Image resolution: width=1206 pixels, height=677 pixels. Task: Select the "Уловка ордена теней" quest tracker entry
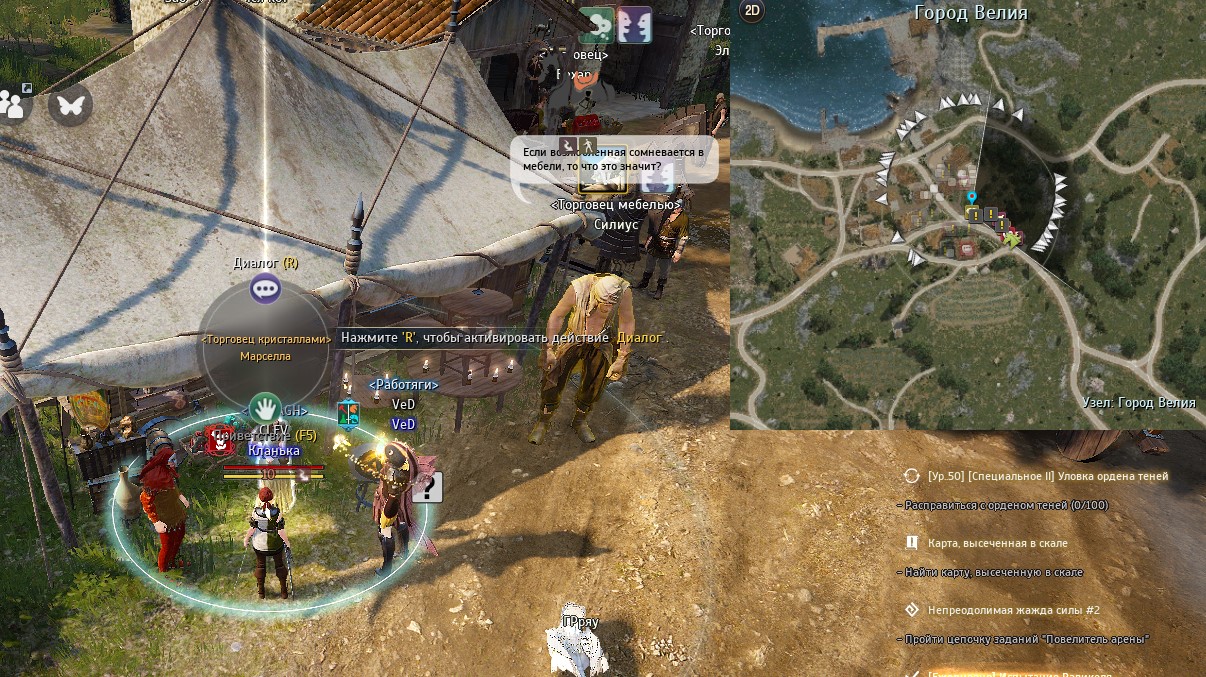tap(1048, 476)
